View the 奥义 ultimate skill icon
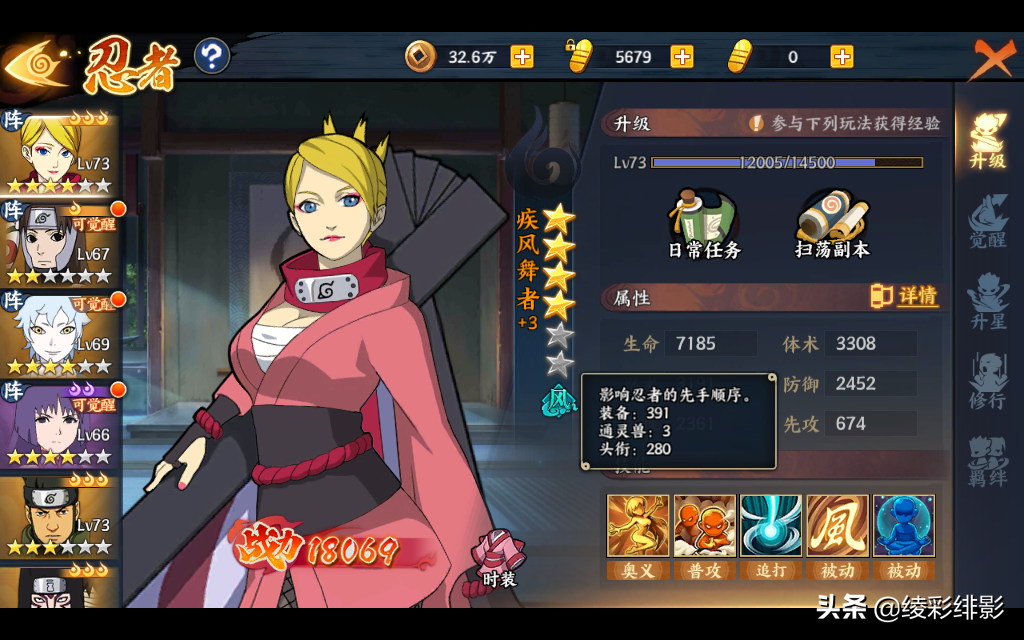 pyautogui.click(x=638, y=526)
